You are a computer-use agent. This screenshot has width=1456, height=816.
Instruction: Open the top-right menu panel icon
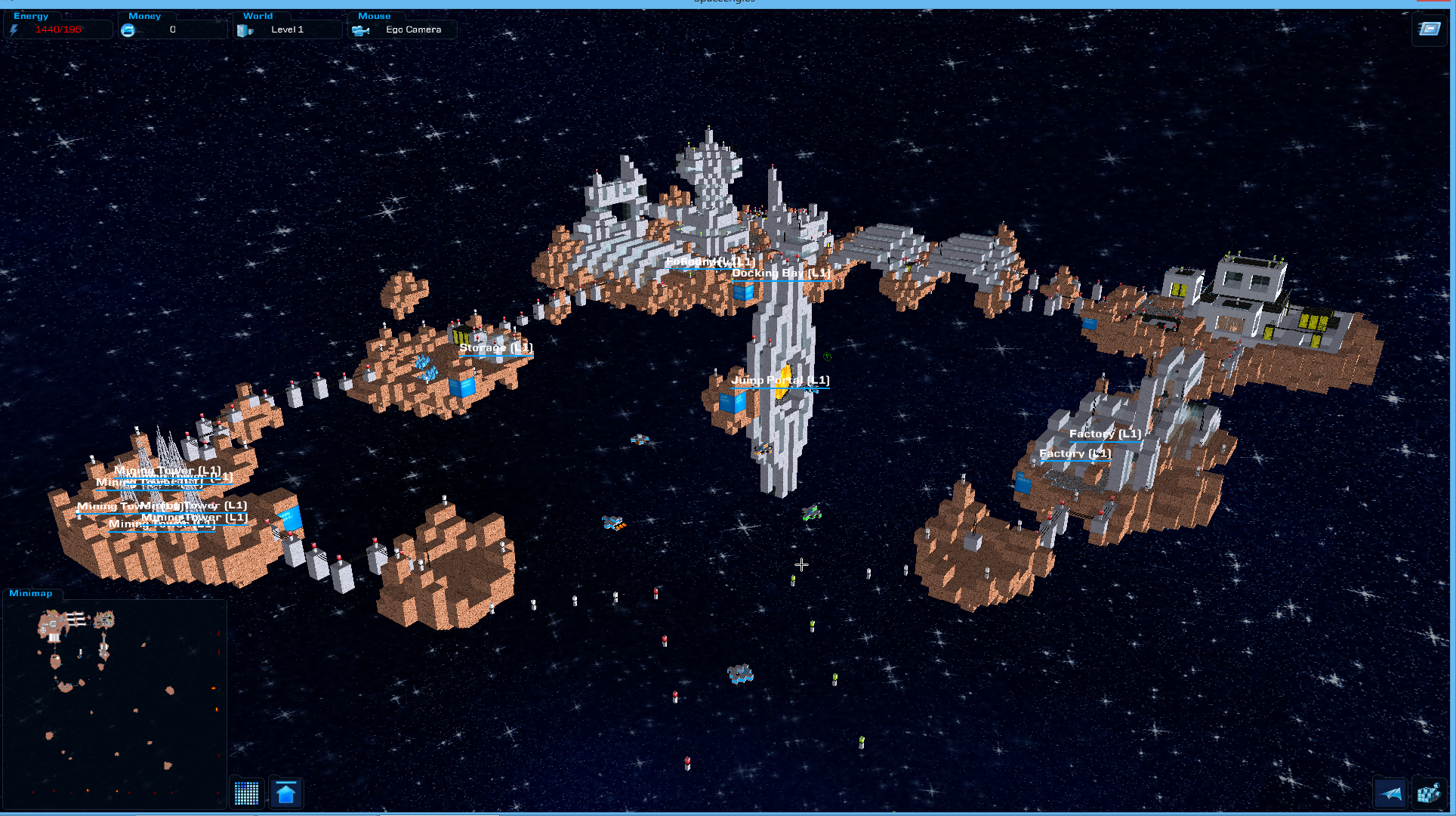[x=1429, y=29]
